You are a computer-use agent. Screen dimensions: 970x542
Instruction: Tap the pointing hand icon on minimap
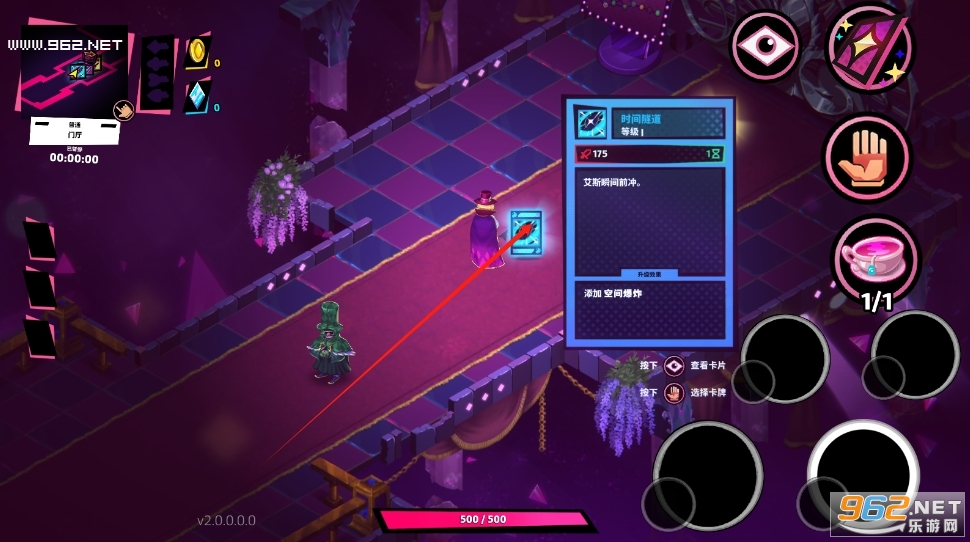pyautogui.click(x=124, y=111)
